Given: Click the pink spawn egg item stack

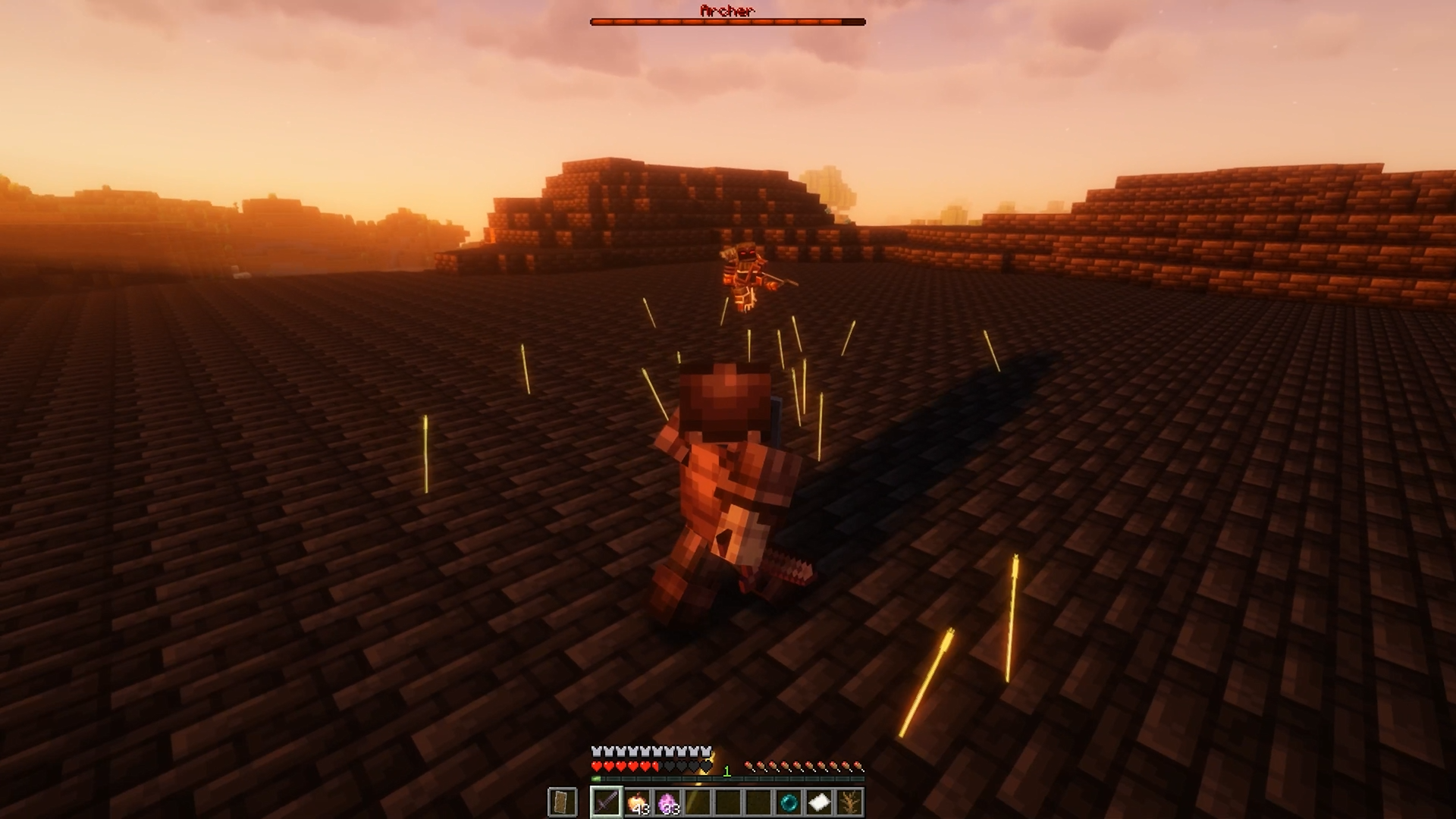Looking at the screenshot, I should (667, 802).
